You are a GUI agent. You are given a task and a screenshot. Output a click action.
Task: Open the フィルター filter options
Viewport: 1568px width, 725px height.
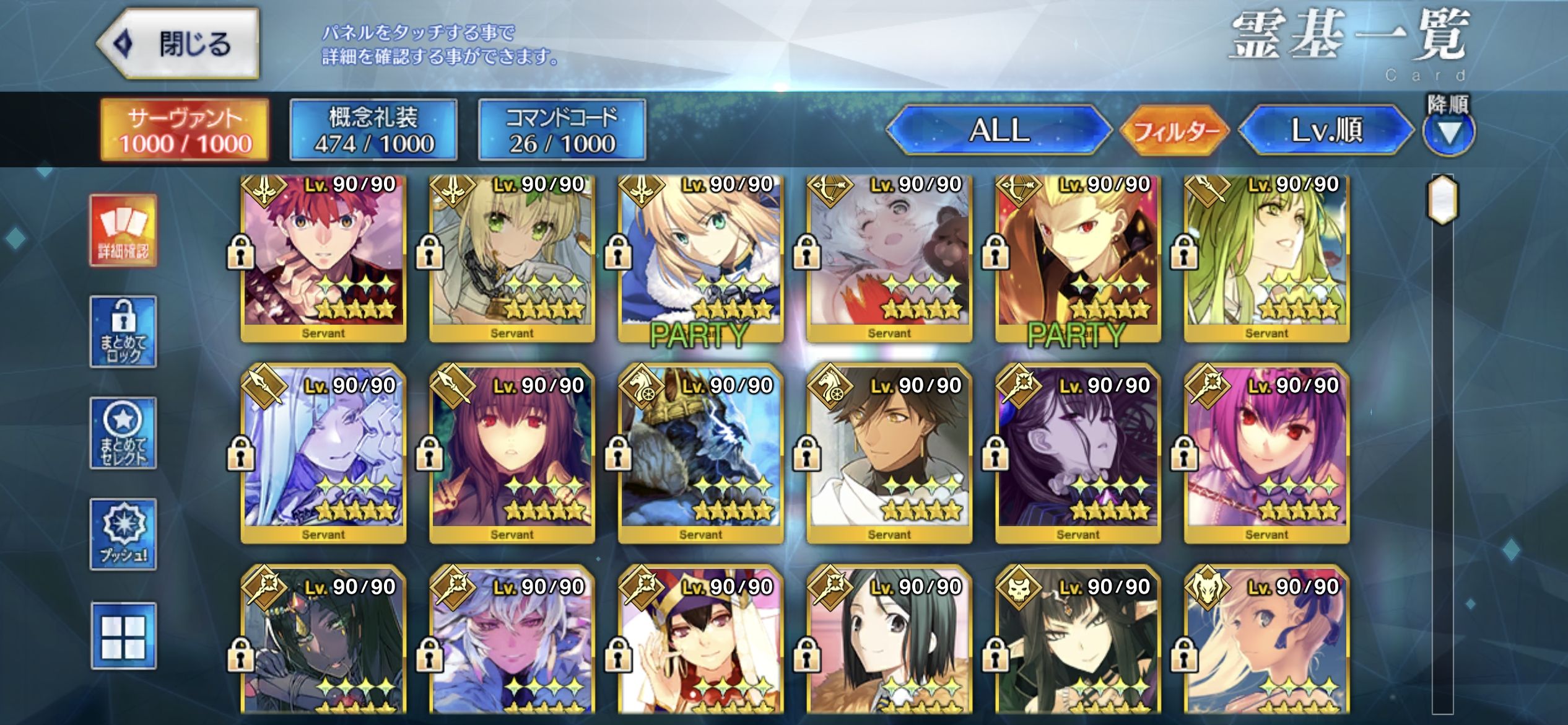click(1174, 130)
